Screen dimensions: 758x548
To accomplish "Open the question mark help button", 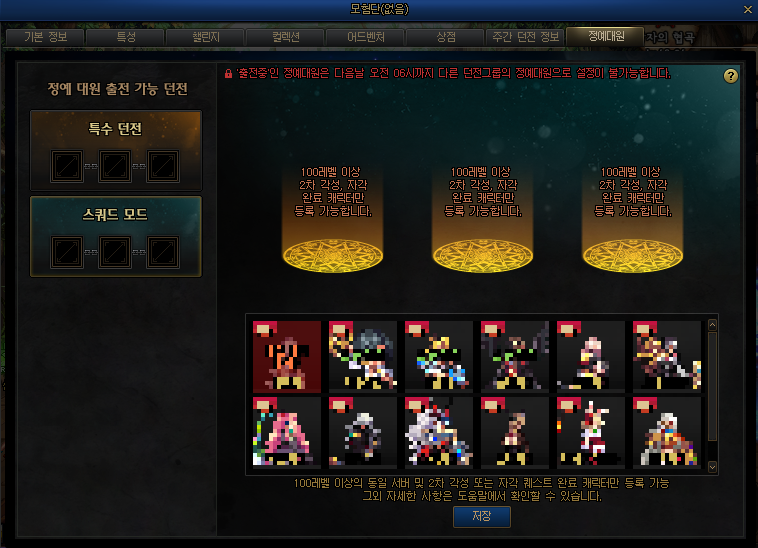I will tap(731, 76).
